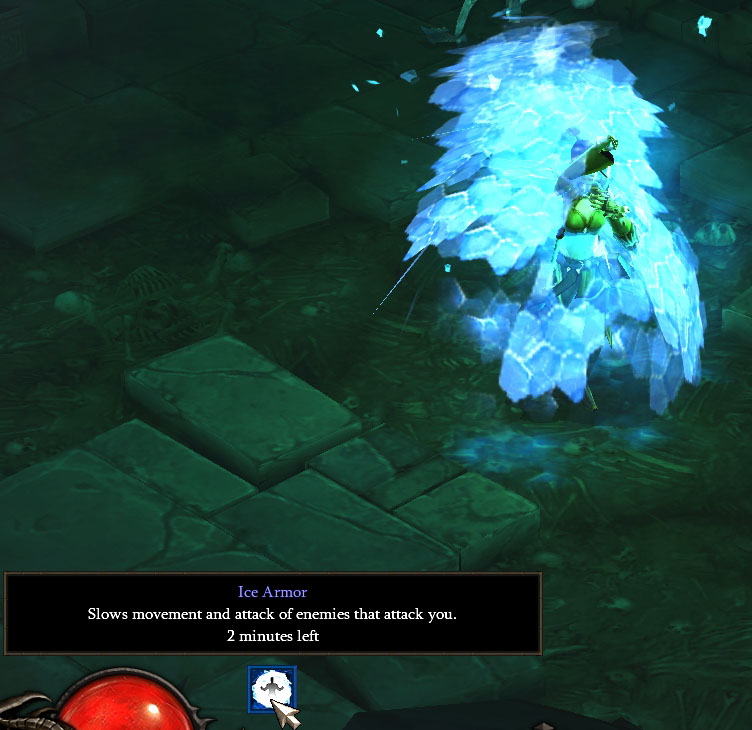
Task: Click the Ice Armor buff icon
Action: click(272, 690)
